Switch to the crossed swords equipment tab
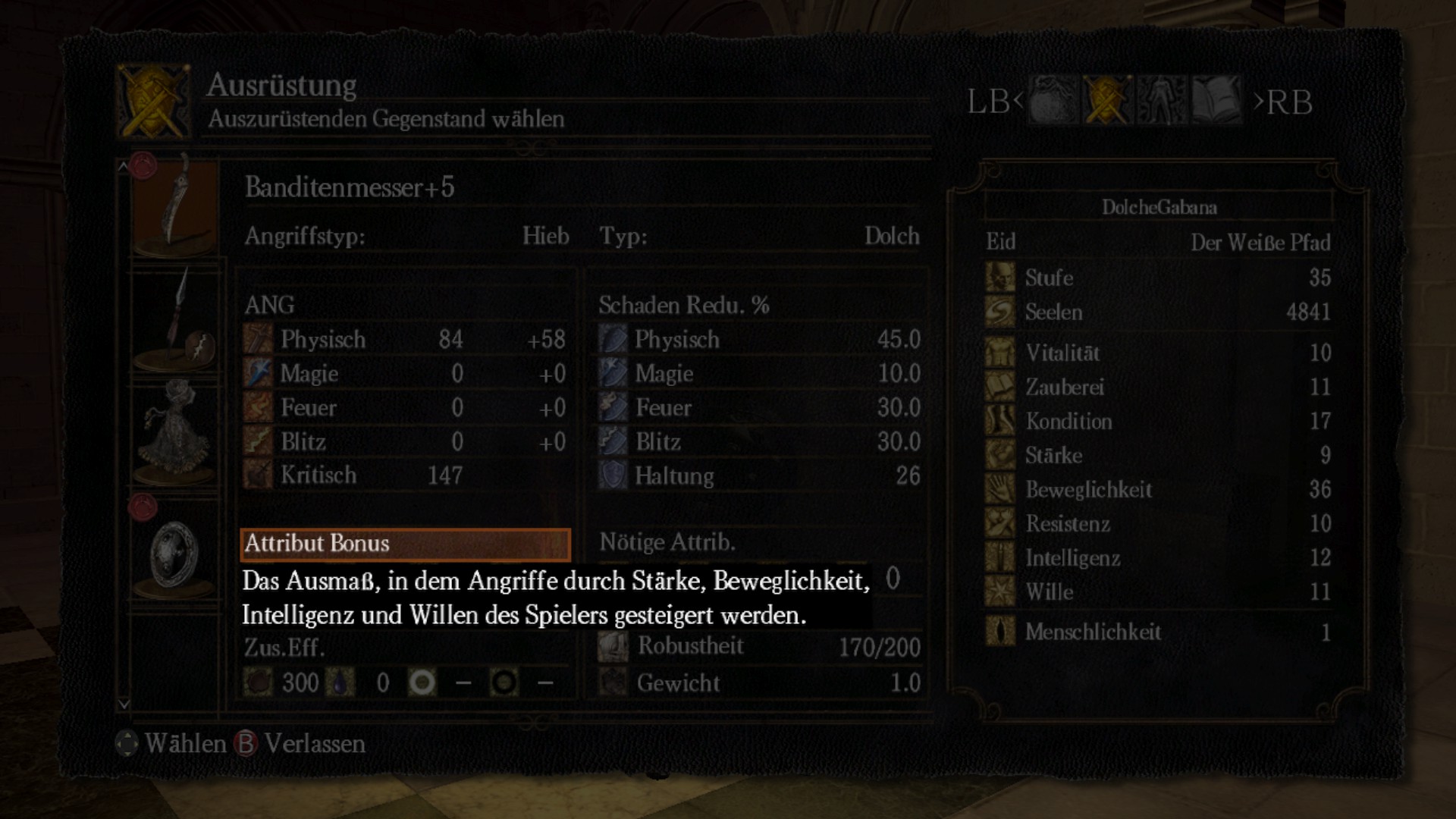 [x=1107, y=100]
